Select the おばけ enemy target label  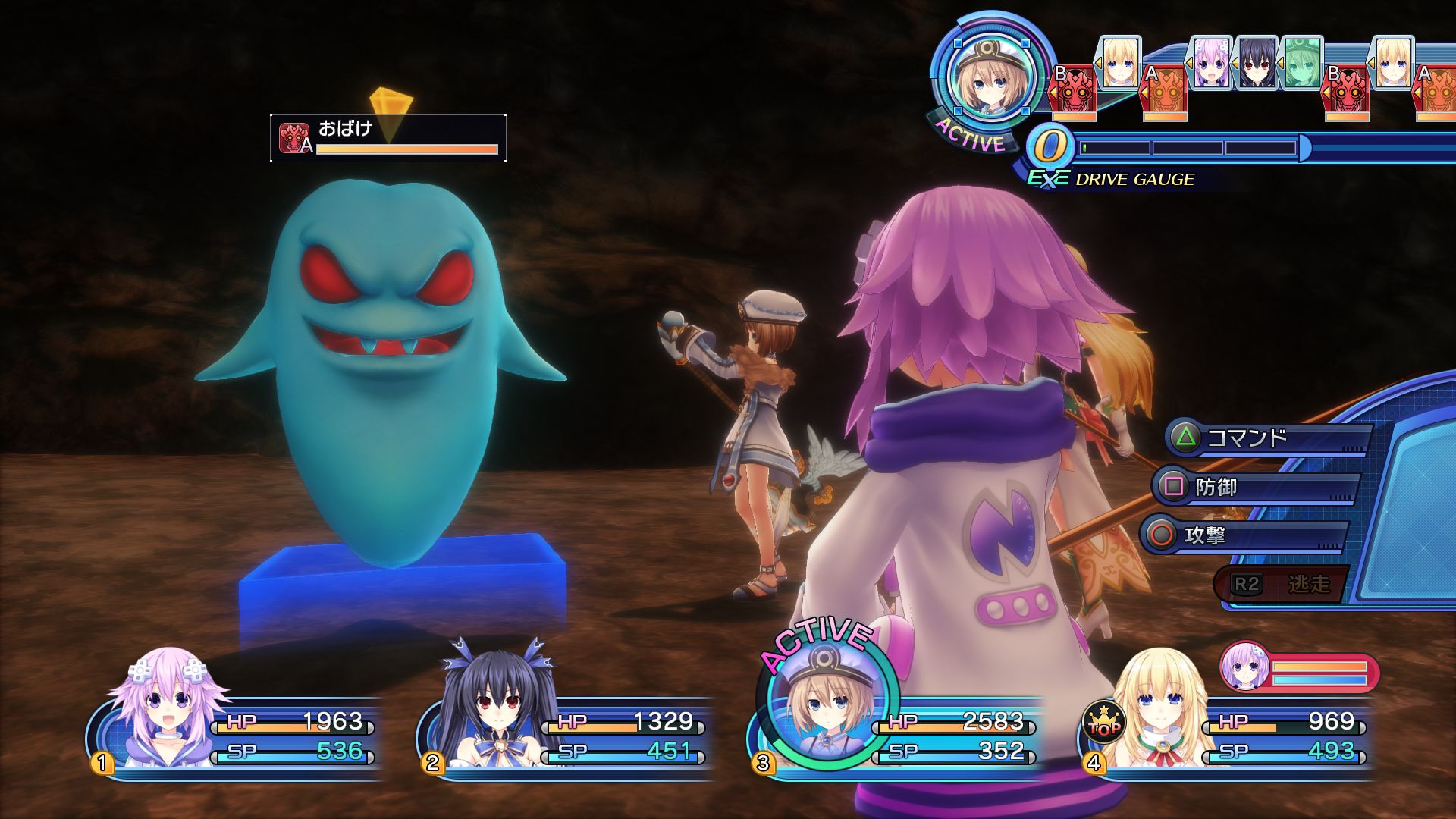pos(388,138)
